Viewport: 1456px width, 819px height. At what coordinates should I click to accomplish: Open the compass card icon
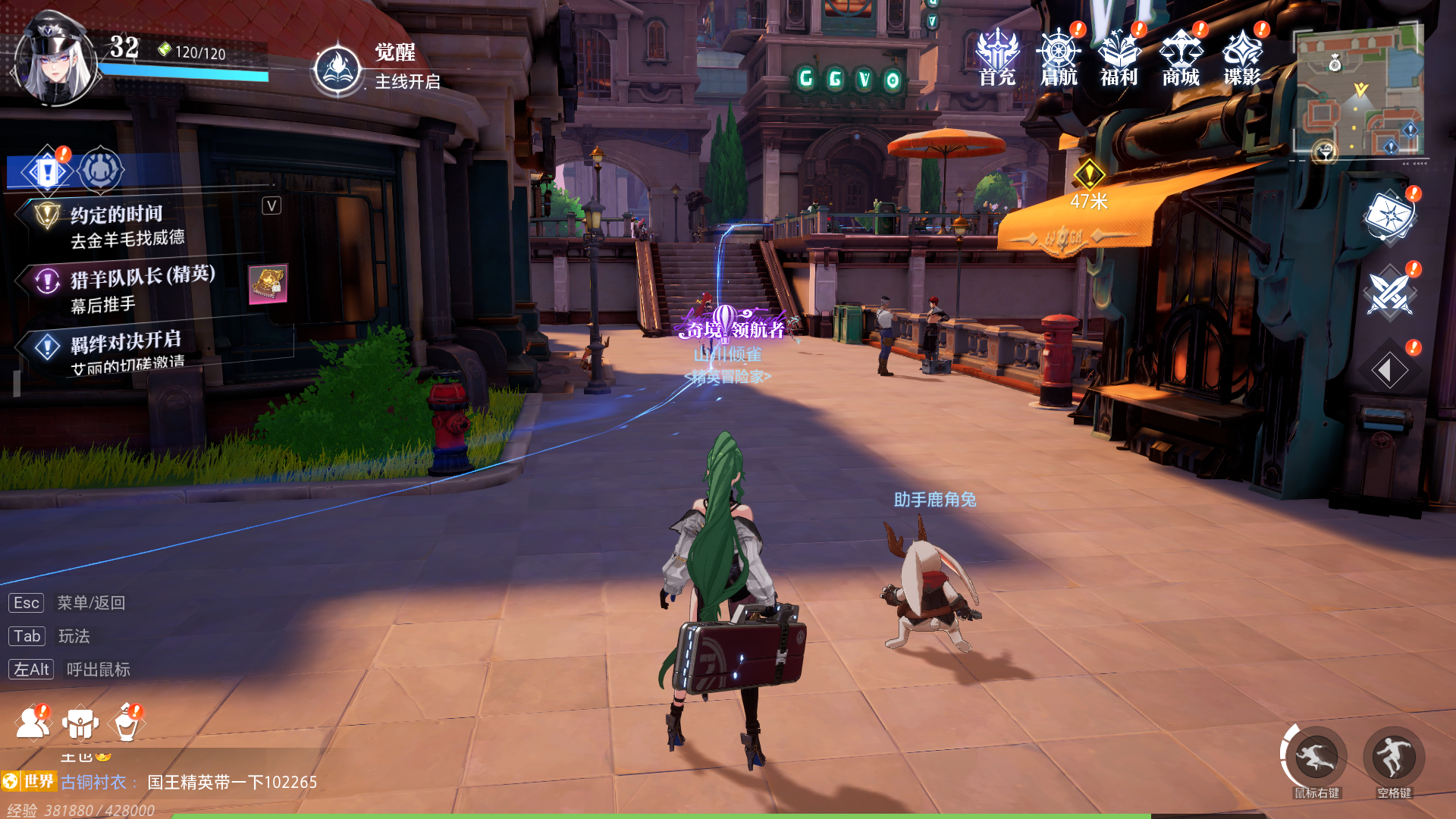(x=1389, y=217)
